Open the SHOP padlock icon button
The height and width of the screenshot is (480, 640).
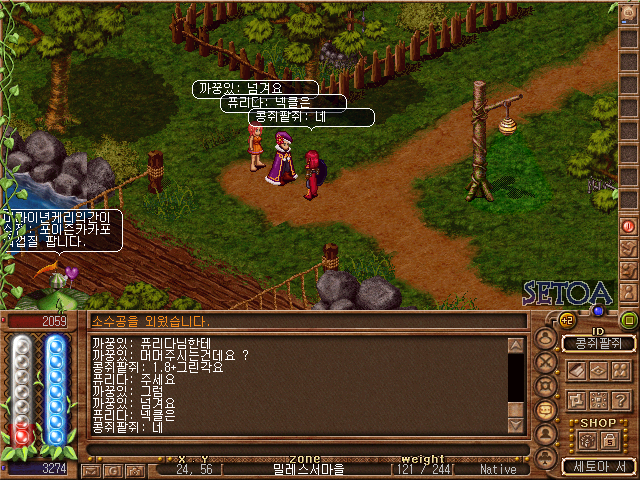[607, 439]
